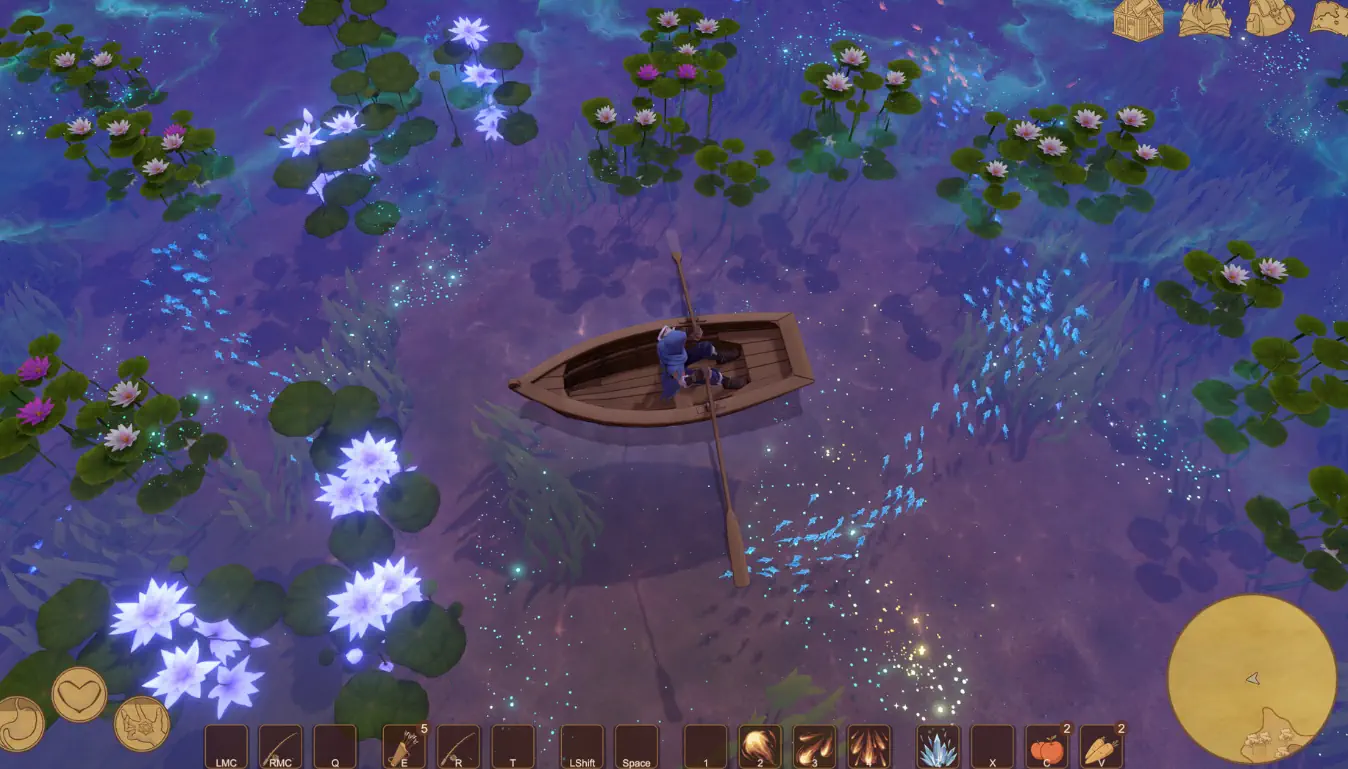Activate the triple fireball spell in slot 3
Image resolution: width=1348 pixels, height=769 pixels.
[x=814, y=746]
